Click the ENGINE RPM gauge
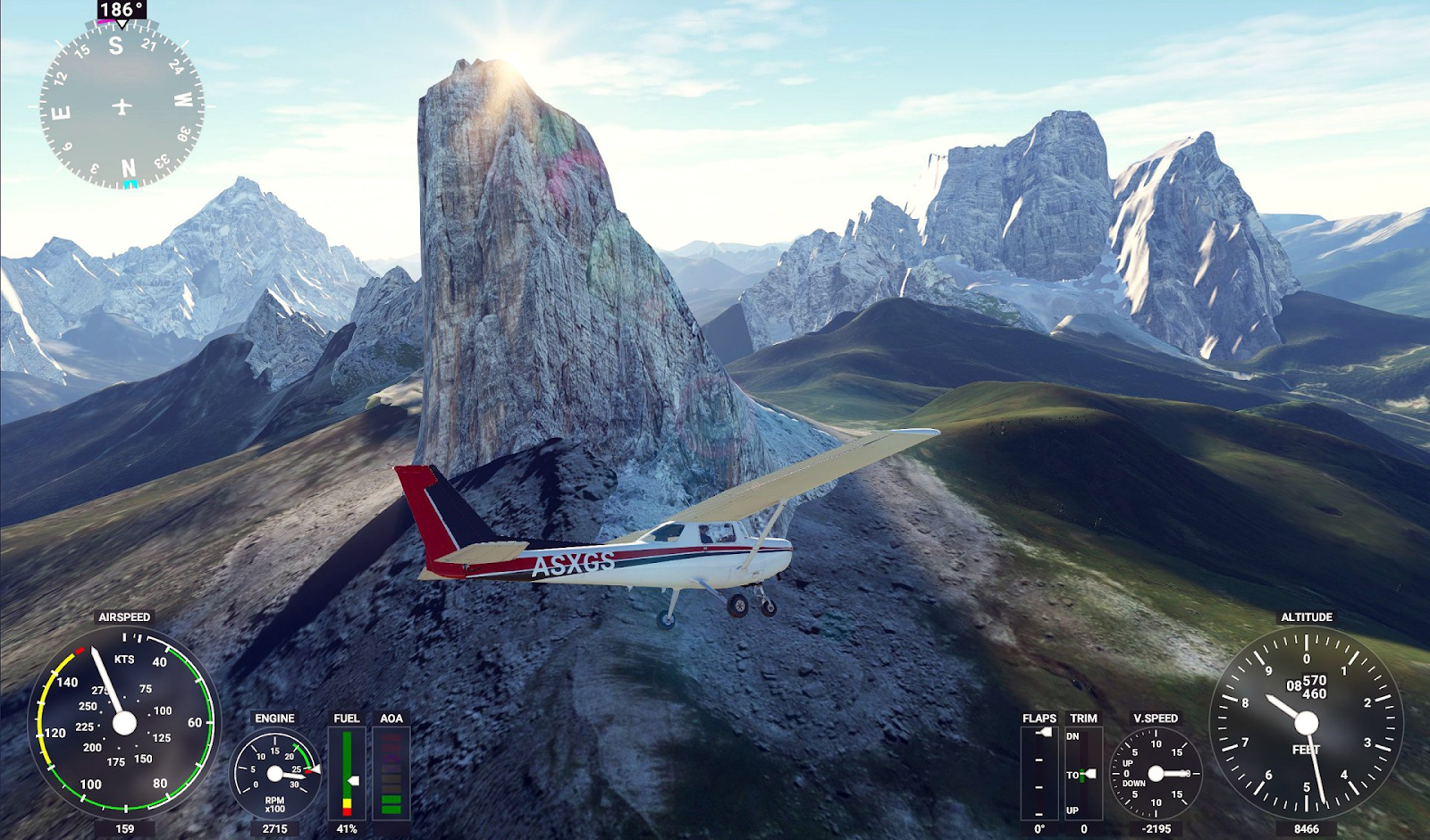Screen dimensions: 1430x840 tap(275, 773)
